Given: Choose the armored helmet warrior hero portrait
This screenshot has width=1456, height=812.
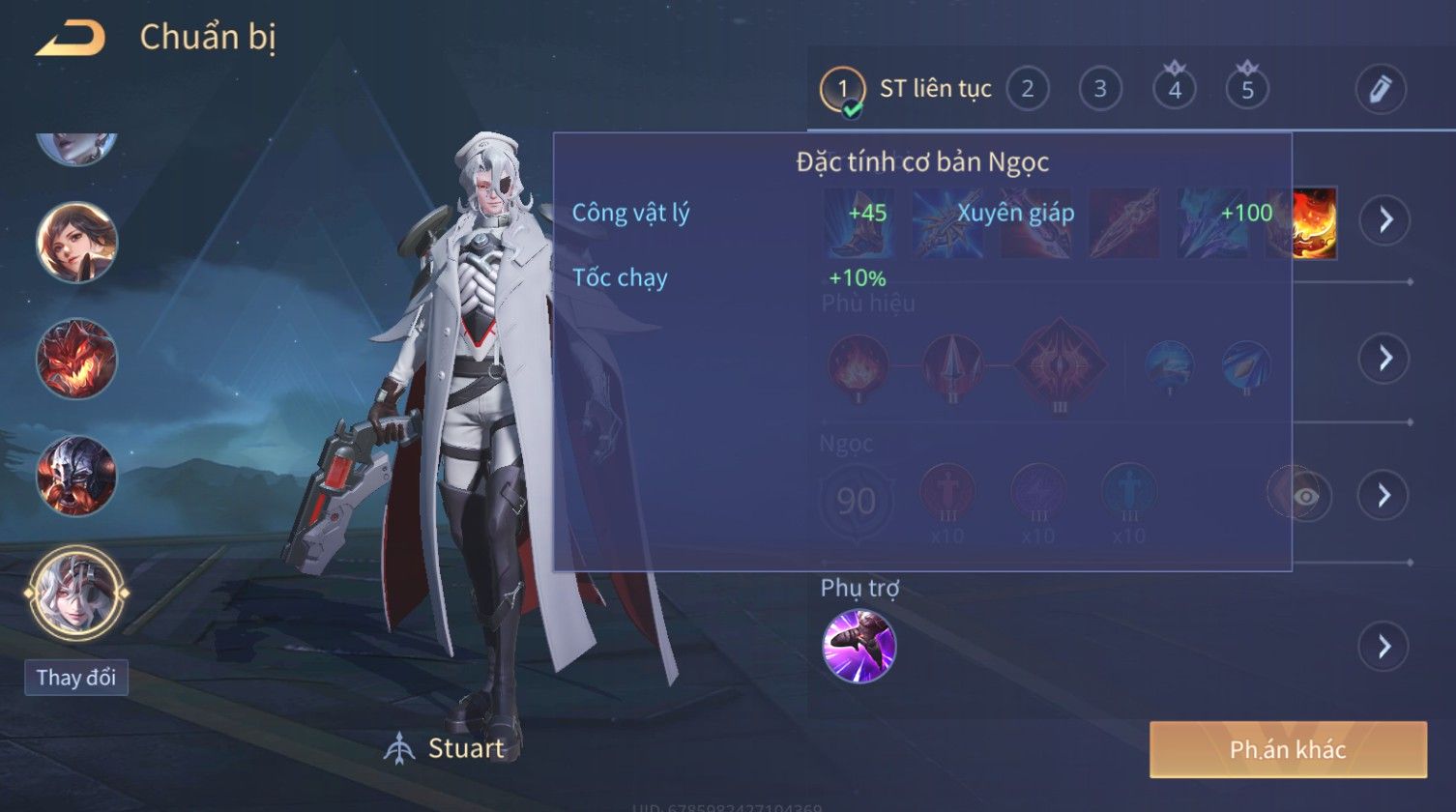Looking at the screenshot, I should point(77,475).
